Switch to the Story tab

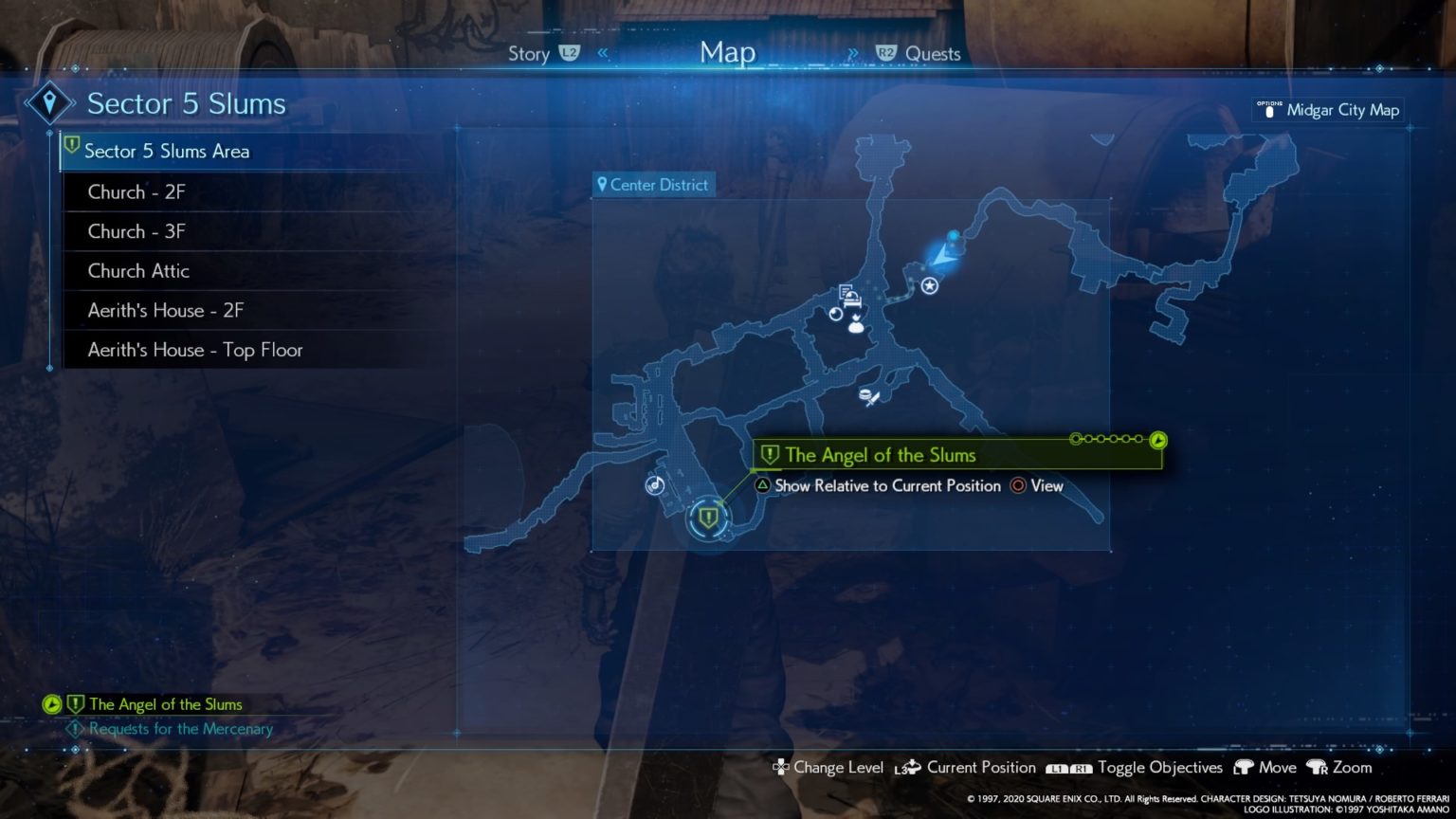click(x=529, y=54)
